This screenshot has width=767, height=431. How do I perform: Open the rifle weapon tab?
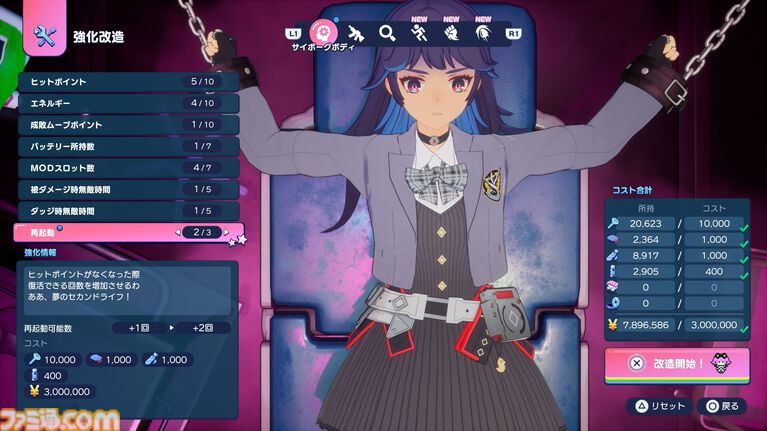[x=355, y=33]
